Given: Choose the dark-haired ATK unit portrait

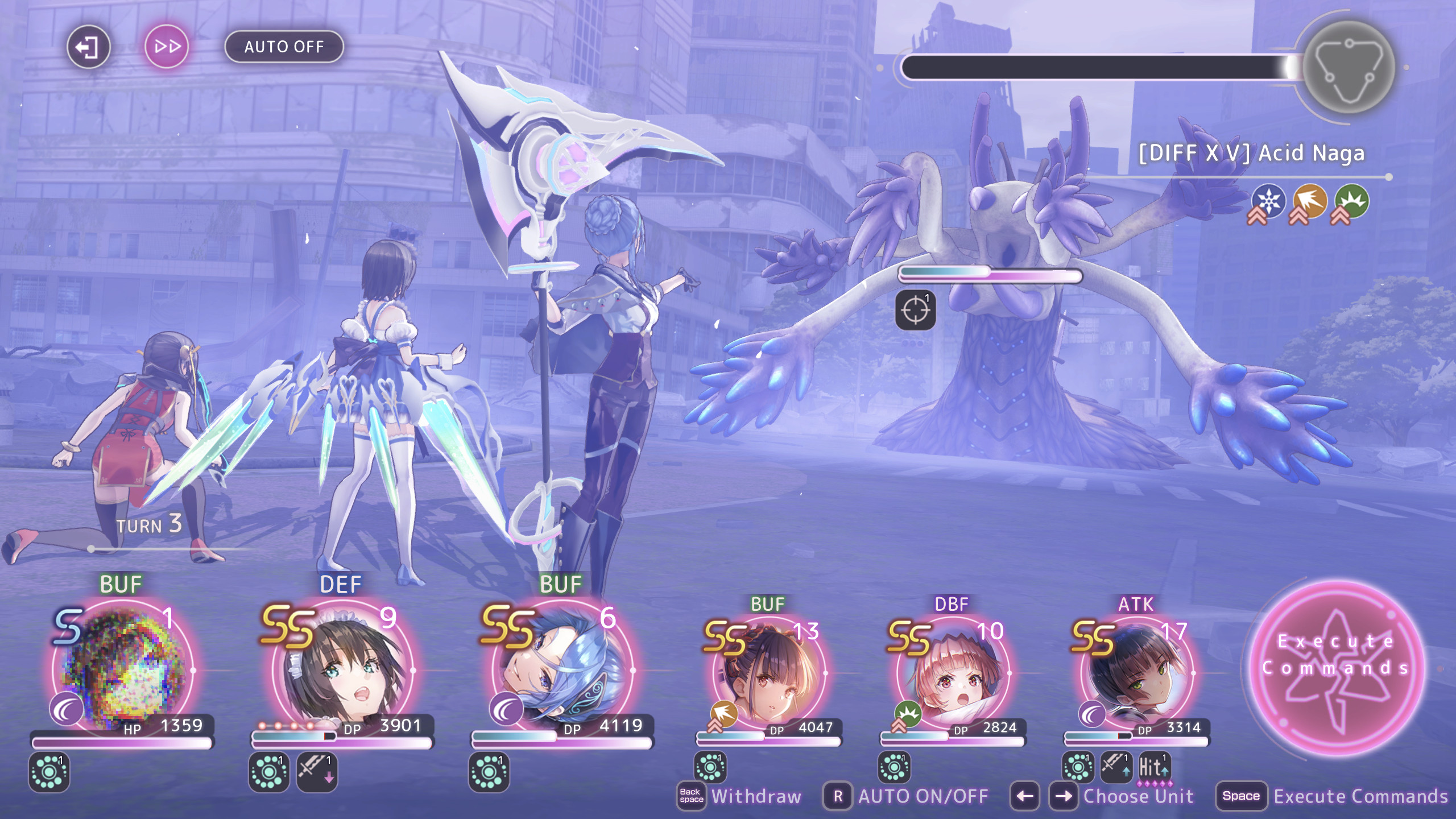Looking at the screenshot, I should pos(1136,674).
